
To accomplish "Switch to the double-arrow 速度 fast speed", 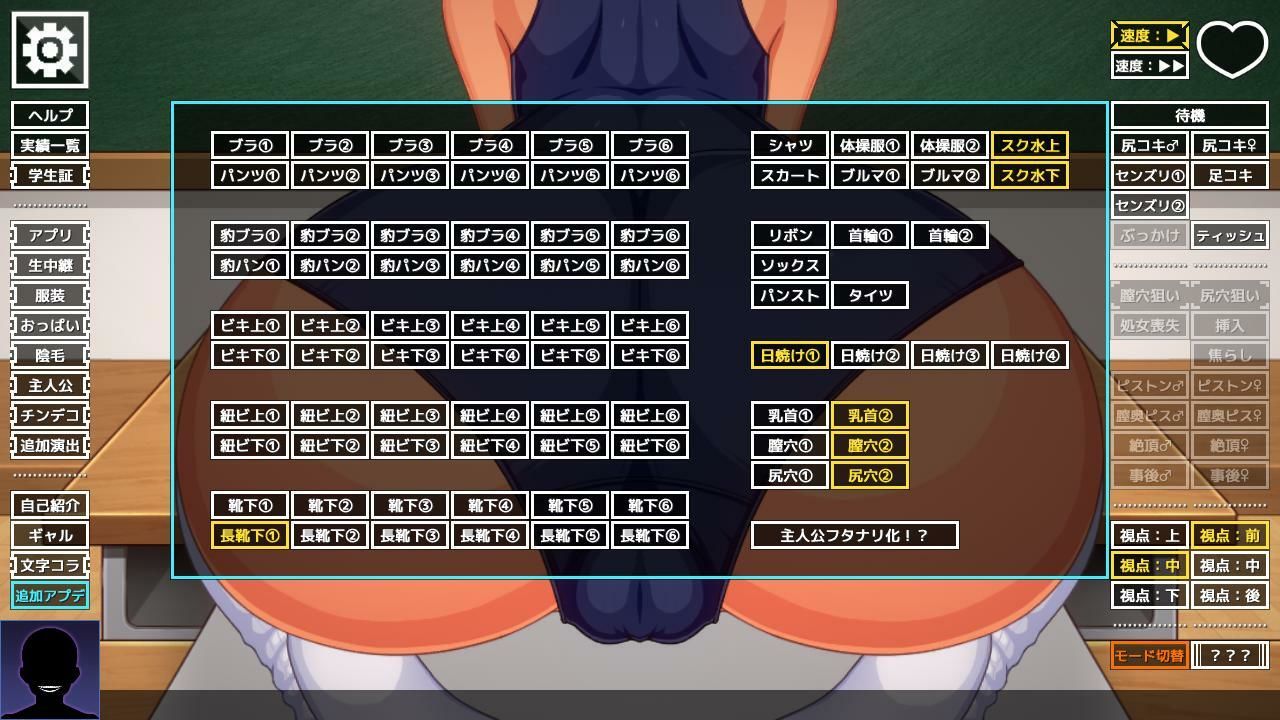I will pos(1149,65).
